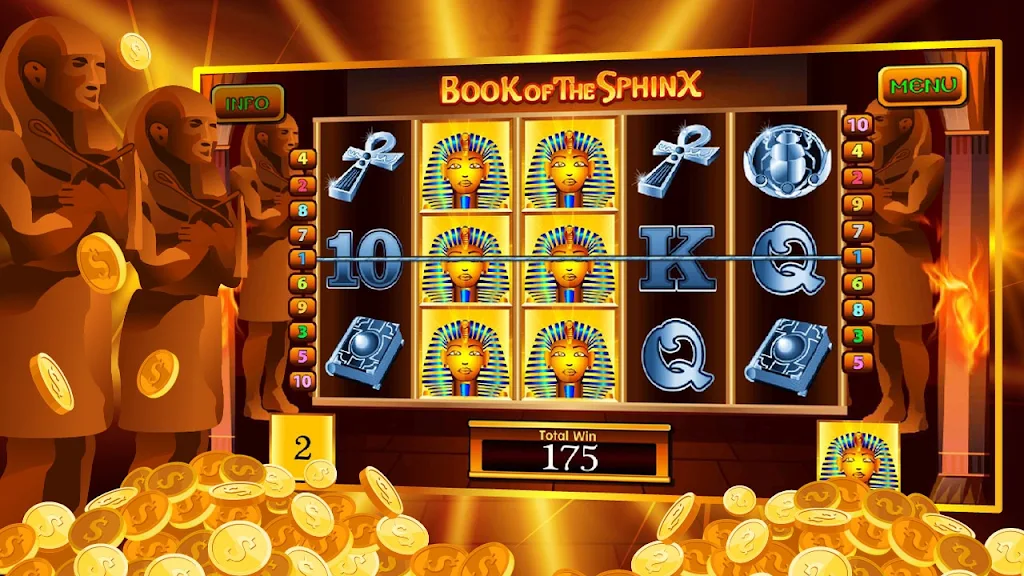Select the pharaoh symbol tile below the reels
Viewport: 1024px width, 576px height.
(x=857, y=452)
